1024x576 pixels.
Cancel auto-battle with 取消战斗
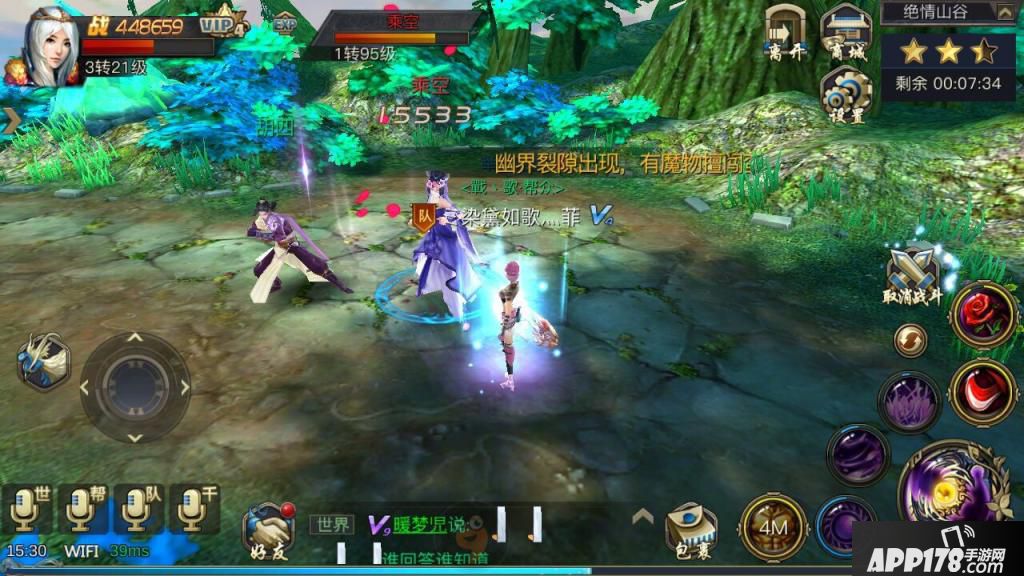(914, 273)
